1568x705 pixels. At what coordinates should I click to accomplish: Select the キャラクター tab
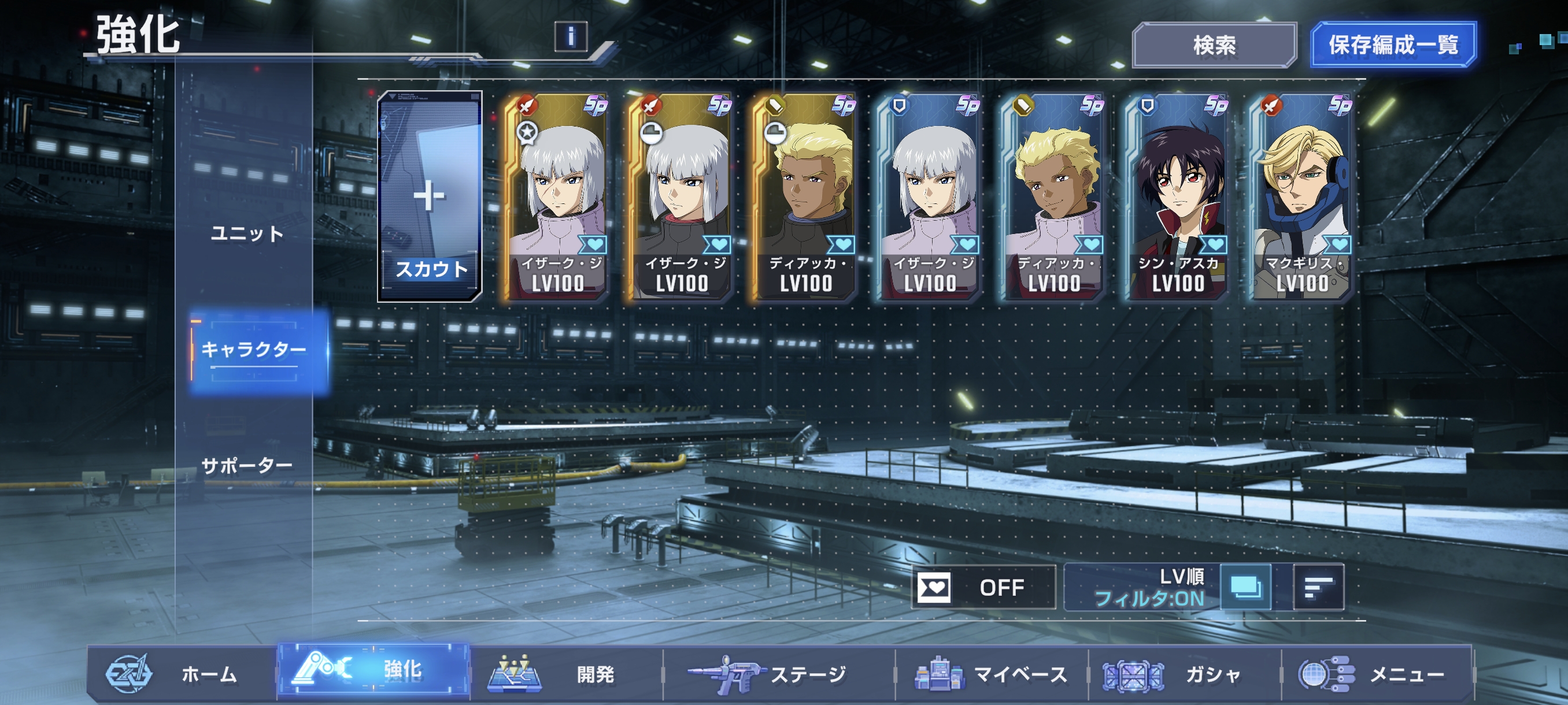tap(254, 349)
